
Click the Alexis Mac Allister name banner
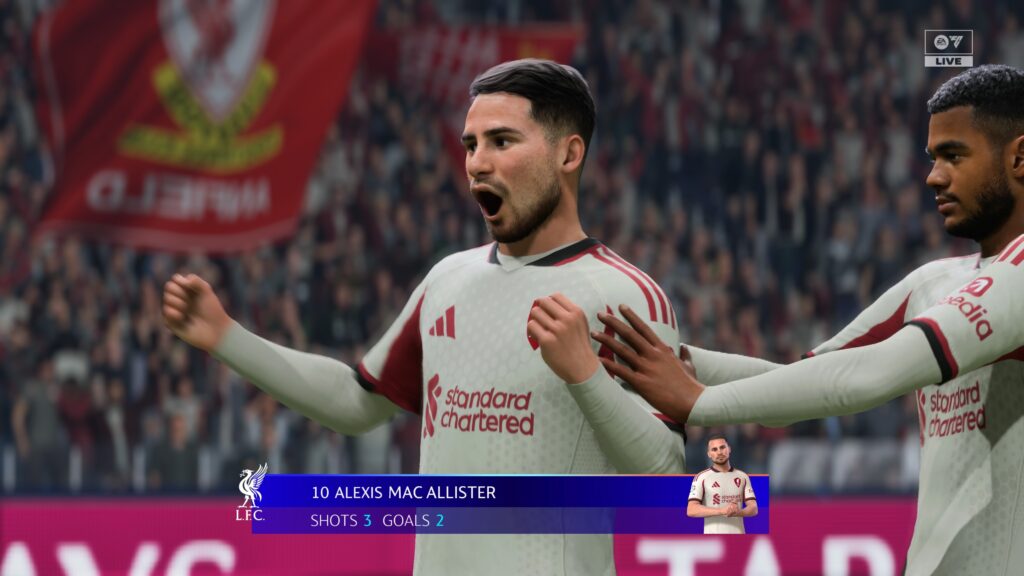(x=403, y=492)
